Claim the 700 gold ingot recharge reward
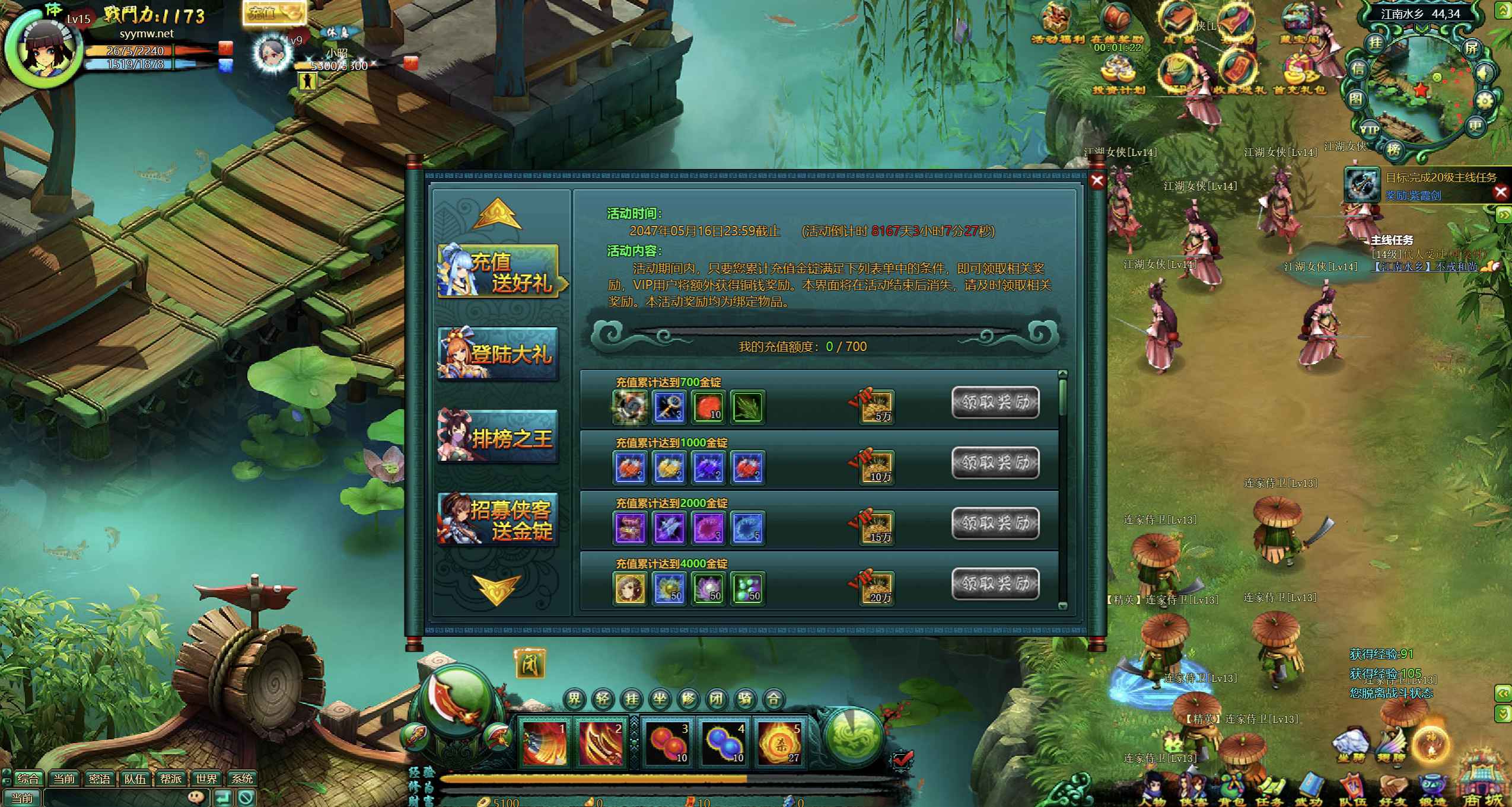The height and width of the screenshot is (807, 1512). point(995,403)
